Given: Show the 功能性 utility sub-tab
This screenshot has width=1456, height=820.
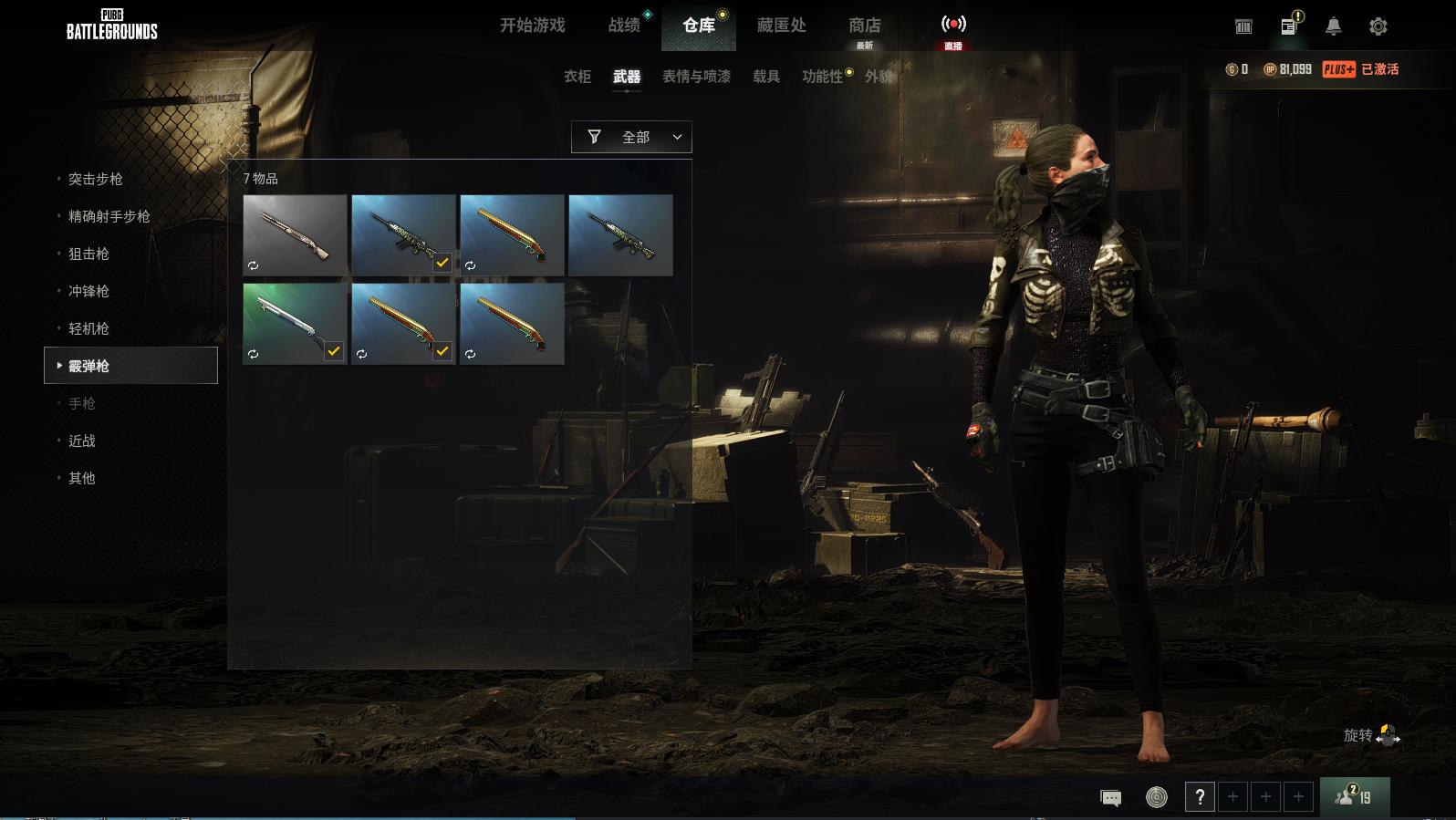Looking at the screenshot, I should (822, 77).
